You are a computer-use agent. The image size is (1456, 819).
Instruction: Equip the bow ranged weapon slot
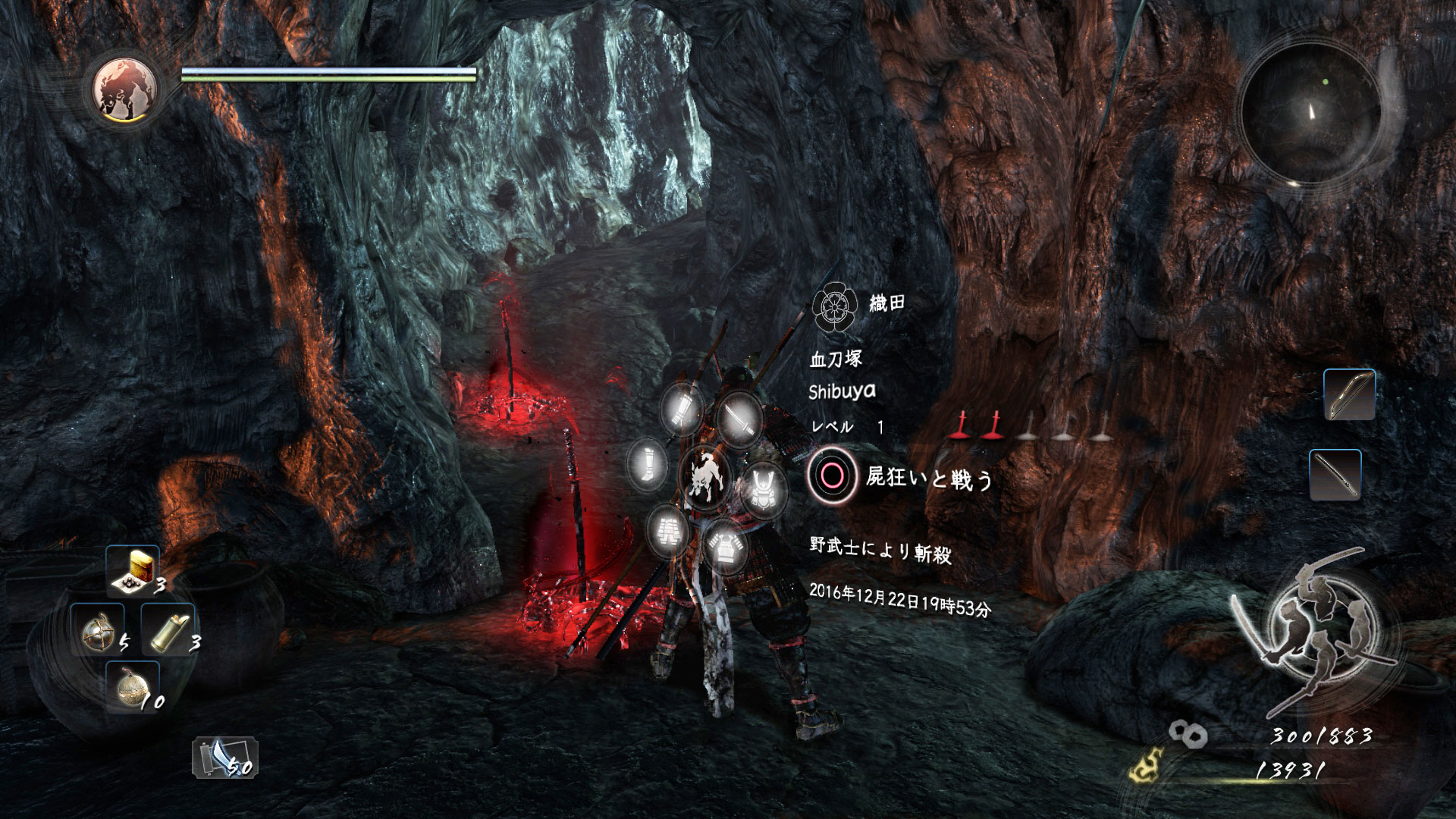1349,394
